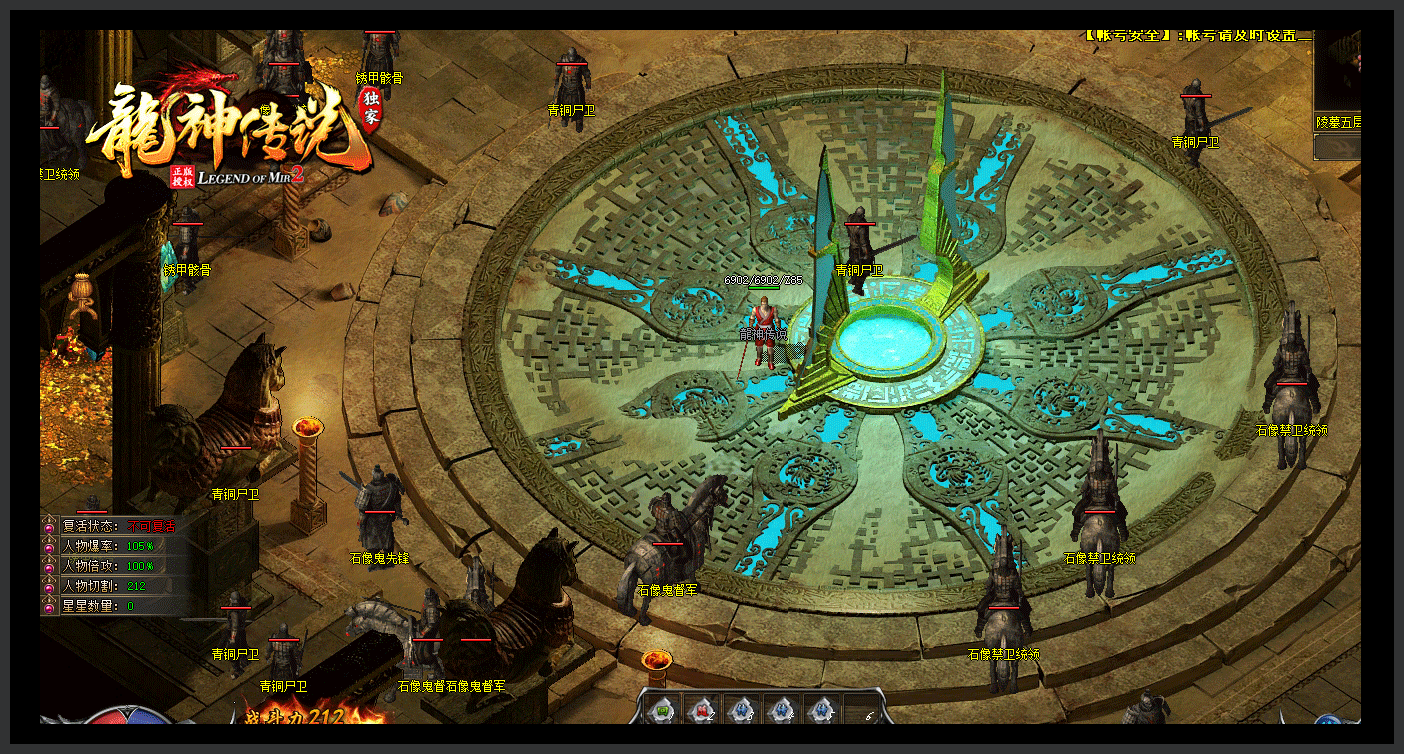Select the blue potion in hotbar slot 5
The width and height of the screenshot is (1404, 754).
(822, 709)
